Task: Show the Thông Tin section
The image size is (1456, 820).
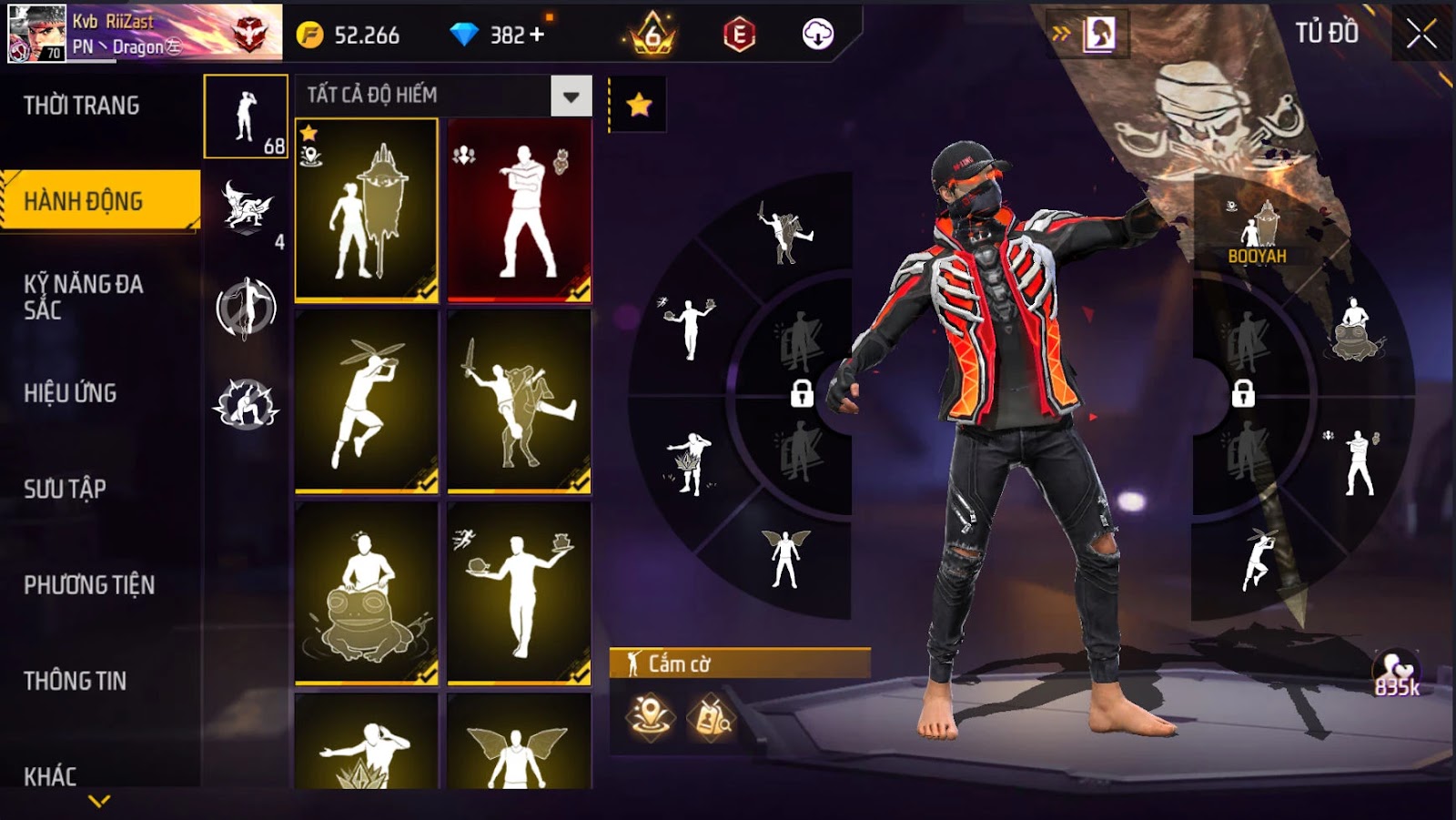Action: click(x=75, y=681)
